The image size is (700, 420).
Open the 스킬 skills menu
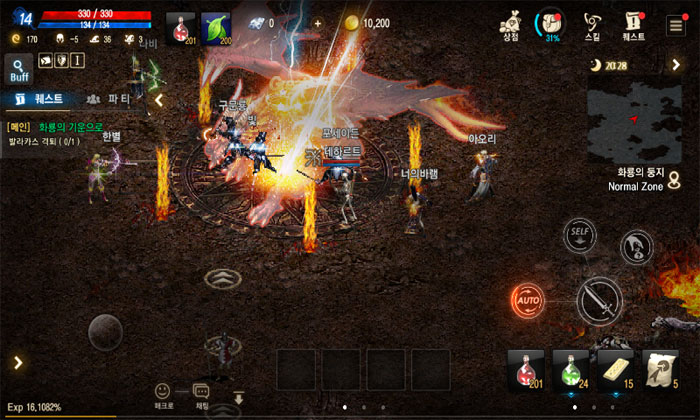click(x=592, y=24)
